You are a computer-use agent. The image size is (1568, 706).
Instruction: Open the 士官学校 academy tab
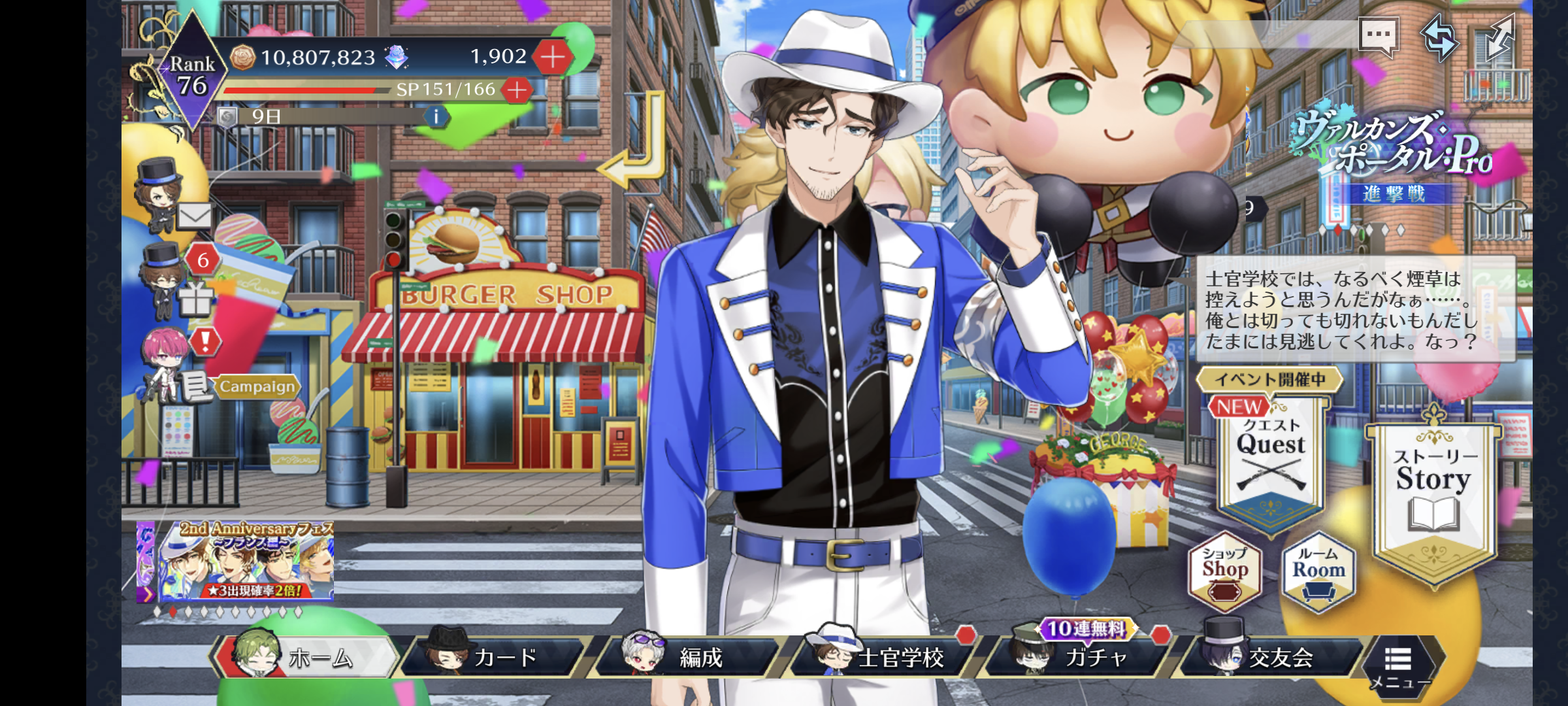pos(887,656)
